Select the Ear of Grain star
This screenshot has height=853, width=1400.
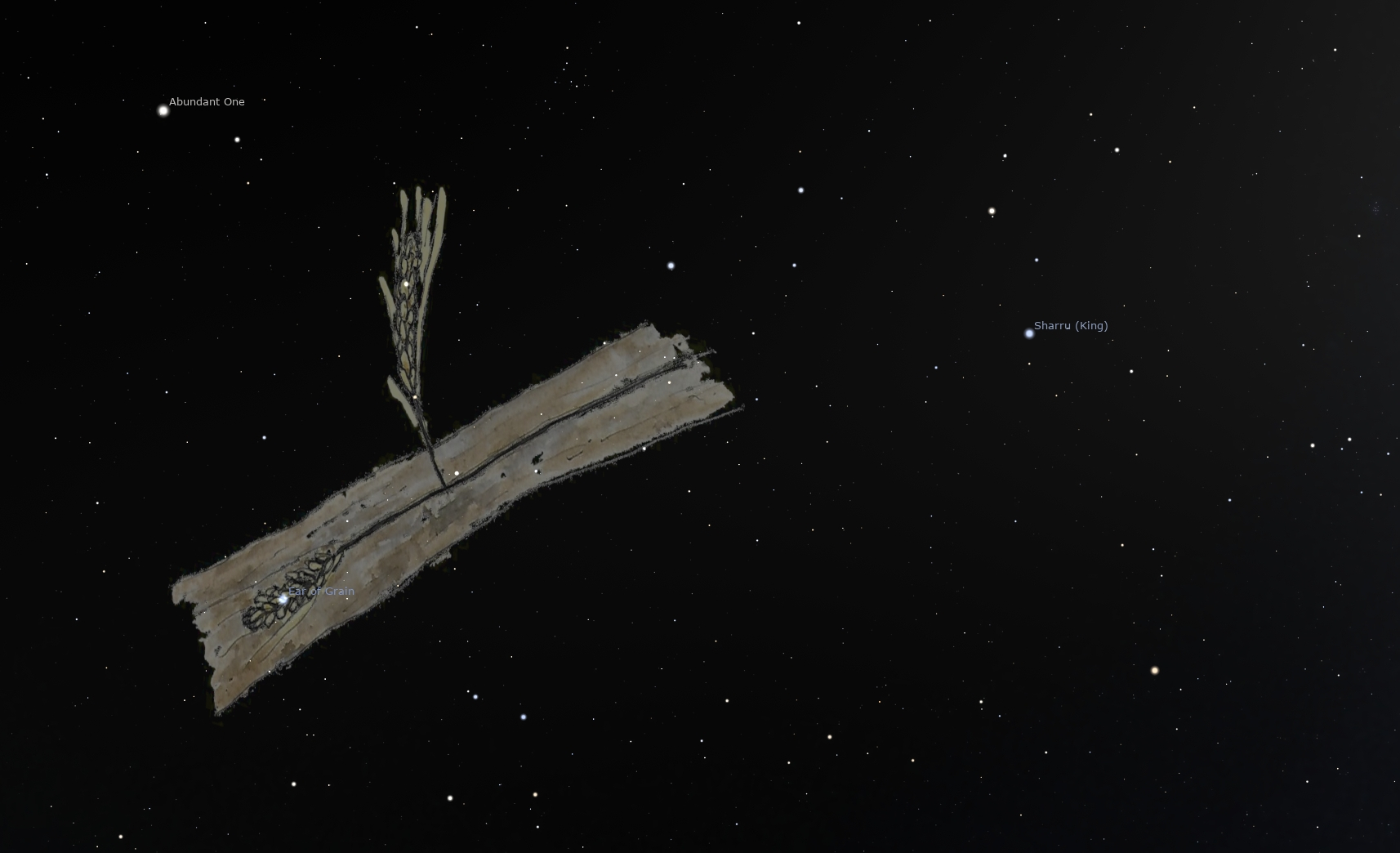[283, 599]
